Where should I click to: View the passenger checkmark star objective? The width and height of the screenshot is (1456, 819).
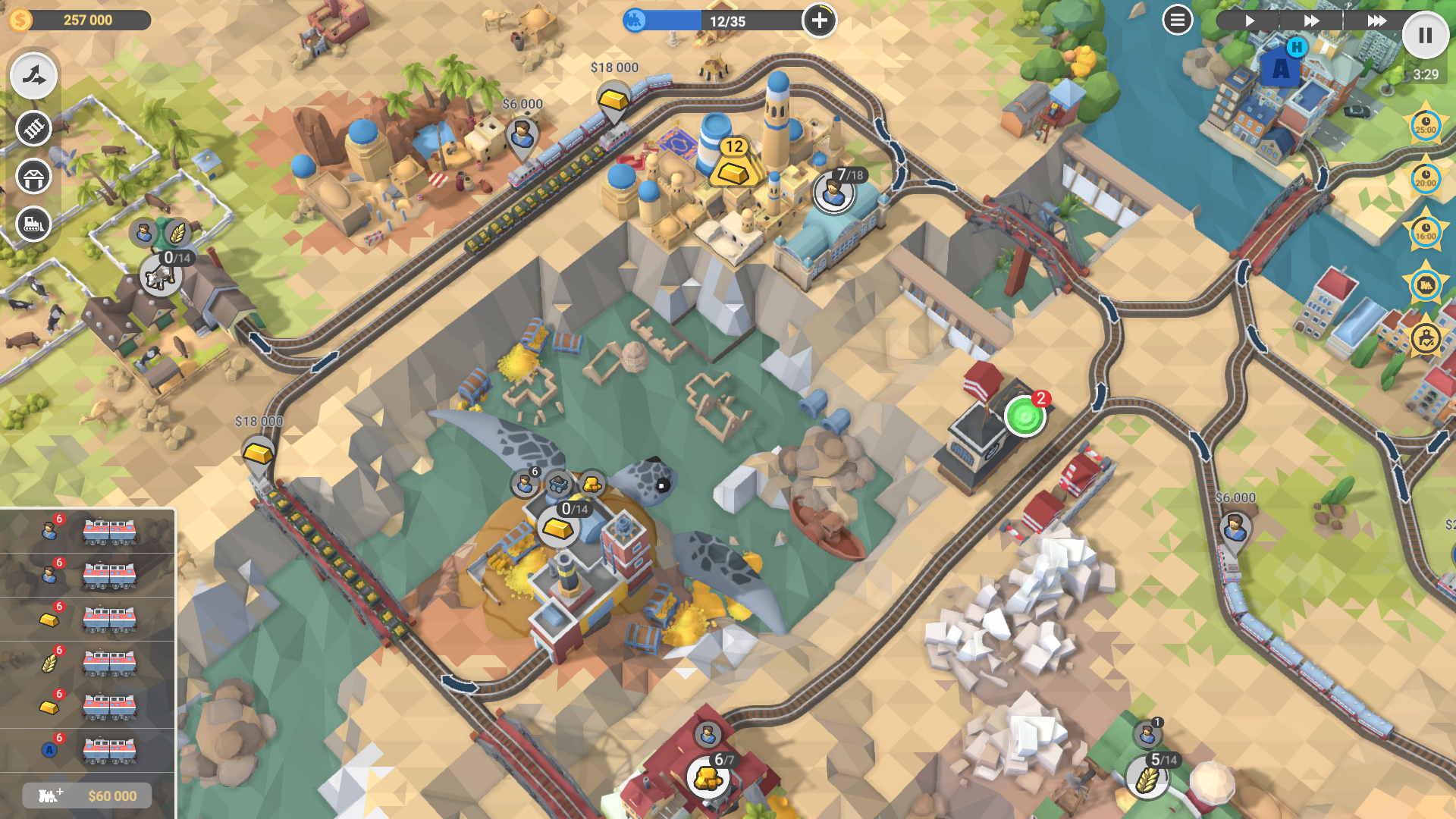[x=1426, y=338]
